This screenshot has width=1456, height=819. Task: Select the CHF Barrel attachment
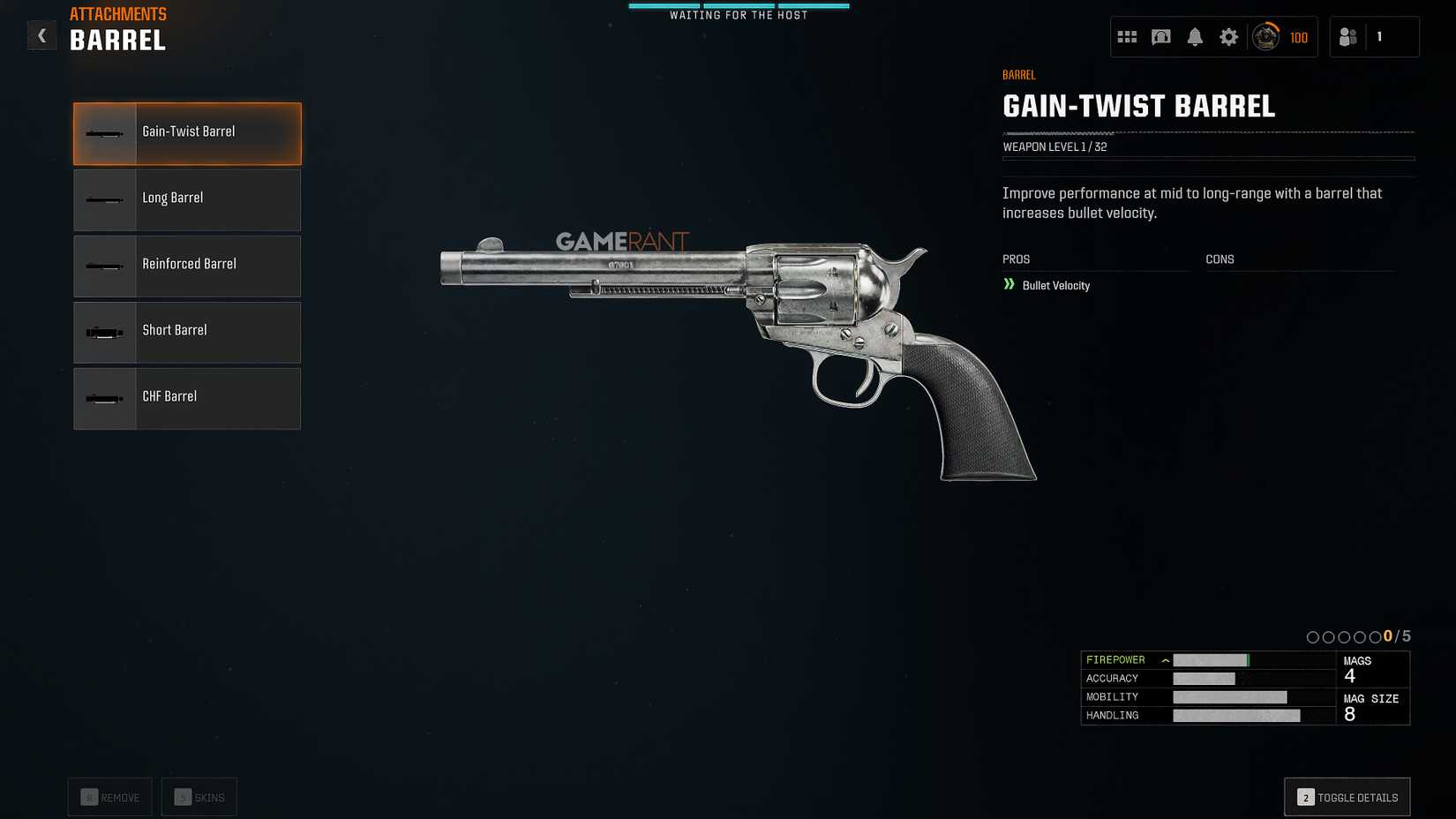(187, 398)
